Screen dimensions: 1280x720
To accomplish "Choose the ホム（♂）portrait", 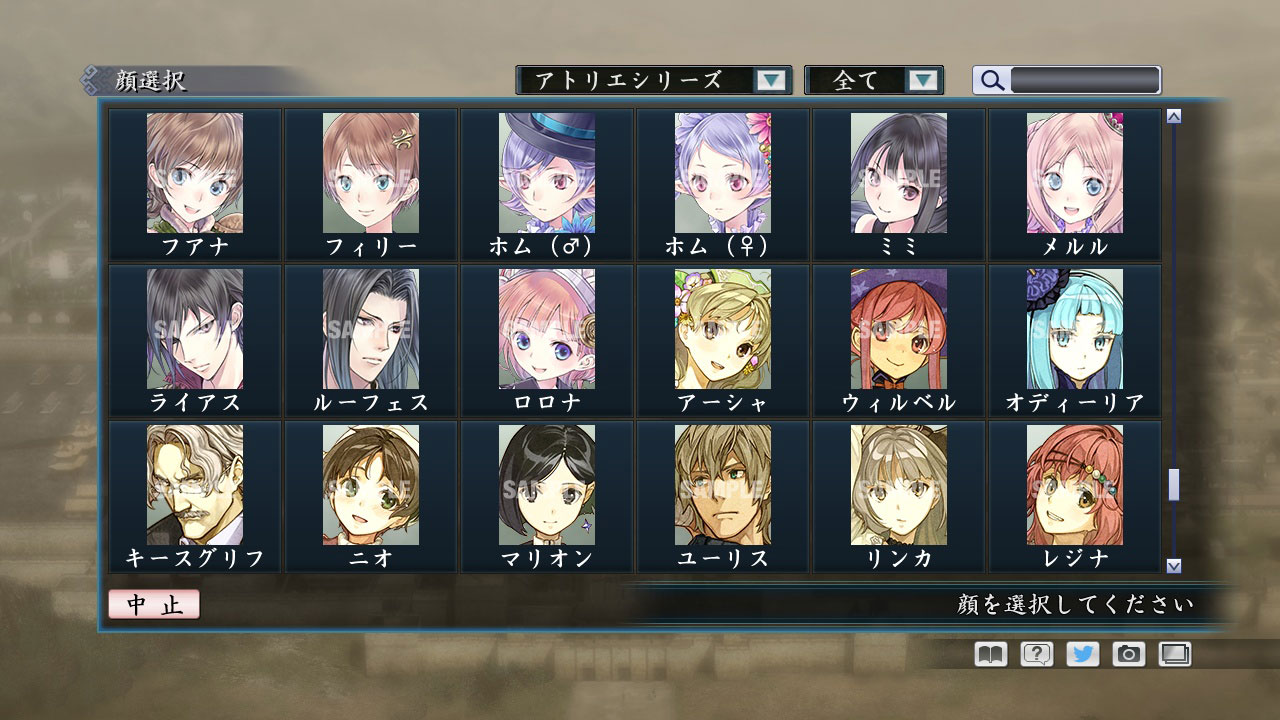I will tap(546, 178).
